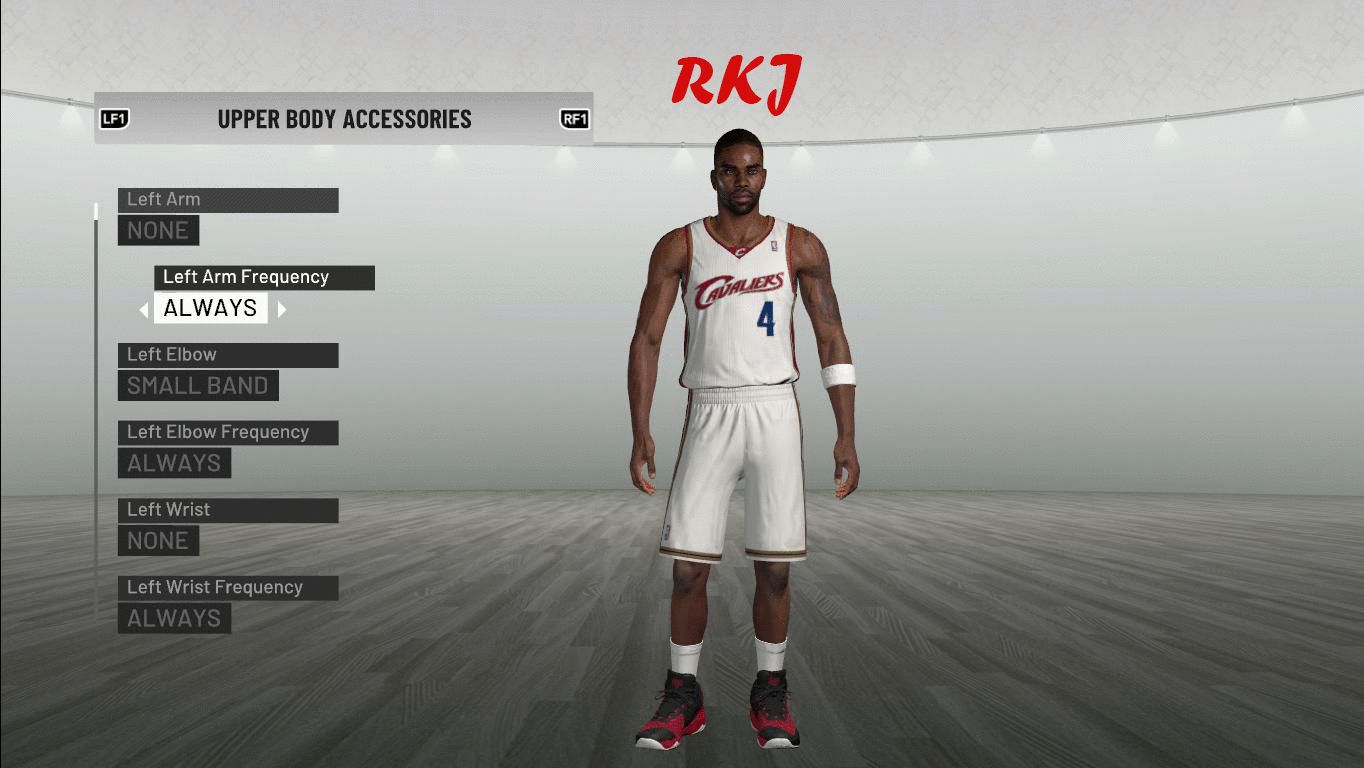
Task: Click the highlighted Left Arm Frequency value
Action: pyautogui.click(x=210, y=308)
